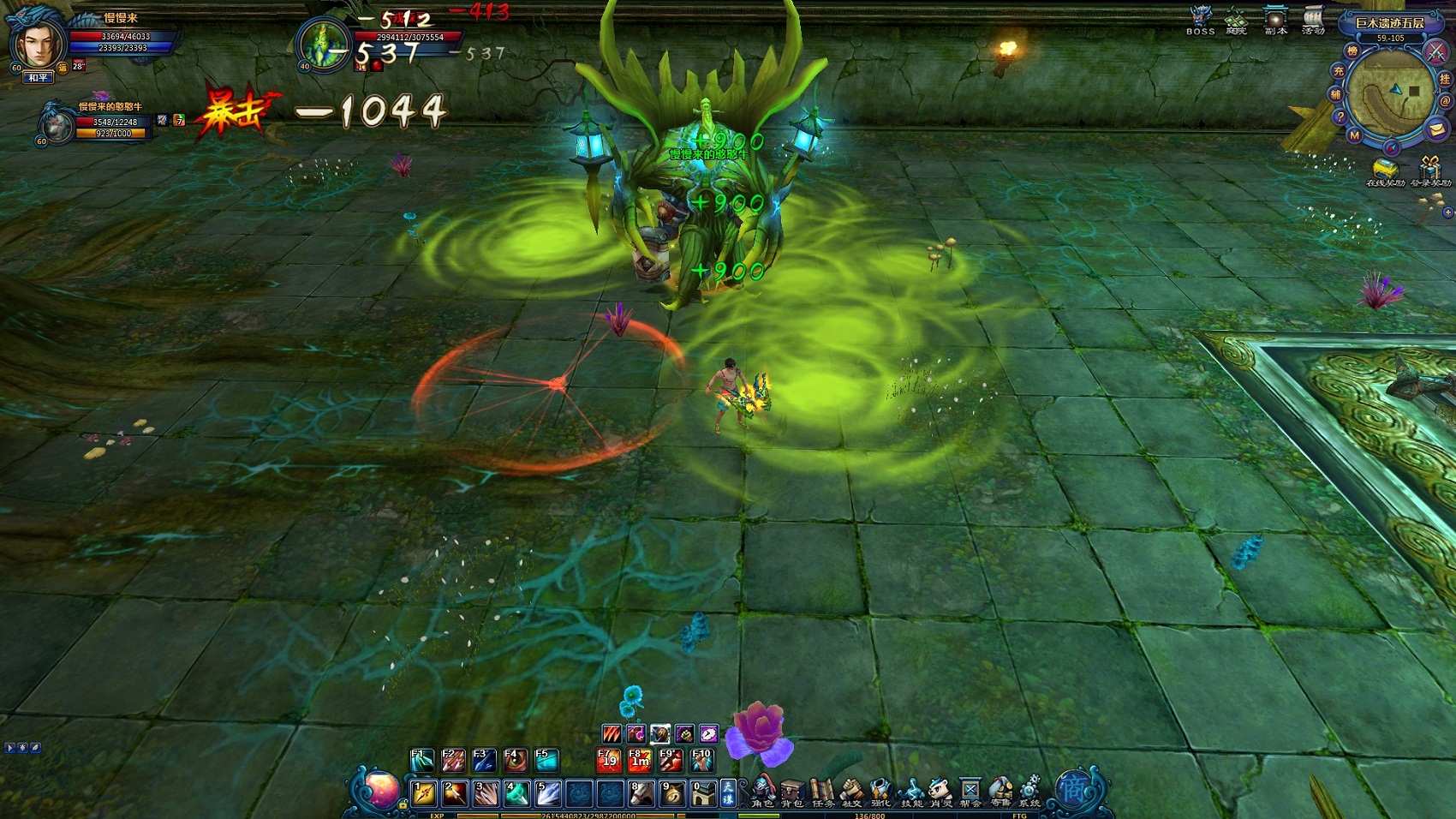Activate the skill in hotbar slot 1
Viewport: 1456px width, 819px height.
click(x=424, y=794)
